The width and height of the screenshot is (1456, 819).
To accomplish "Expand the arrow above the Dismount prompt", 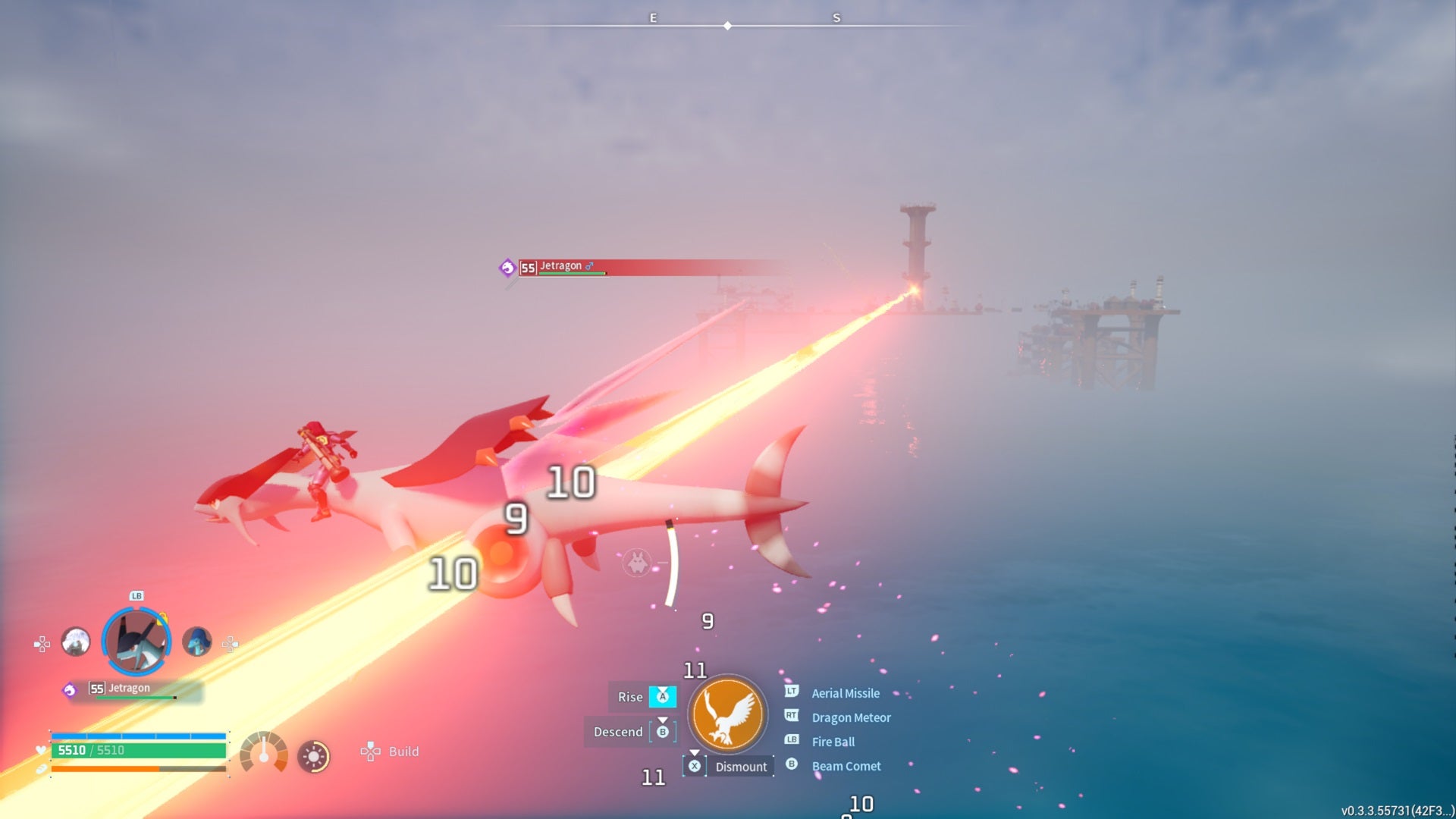I will 695,753.
